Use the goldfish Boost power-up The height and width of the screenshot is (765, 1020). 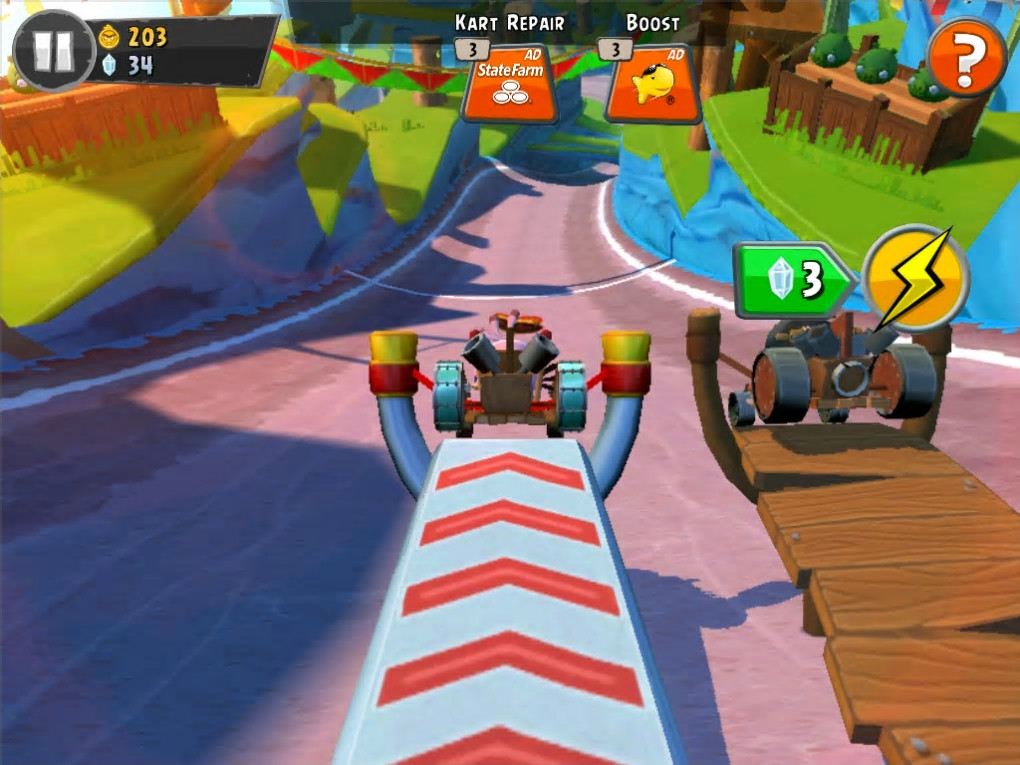click(x=651, y=84)
